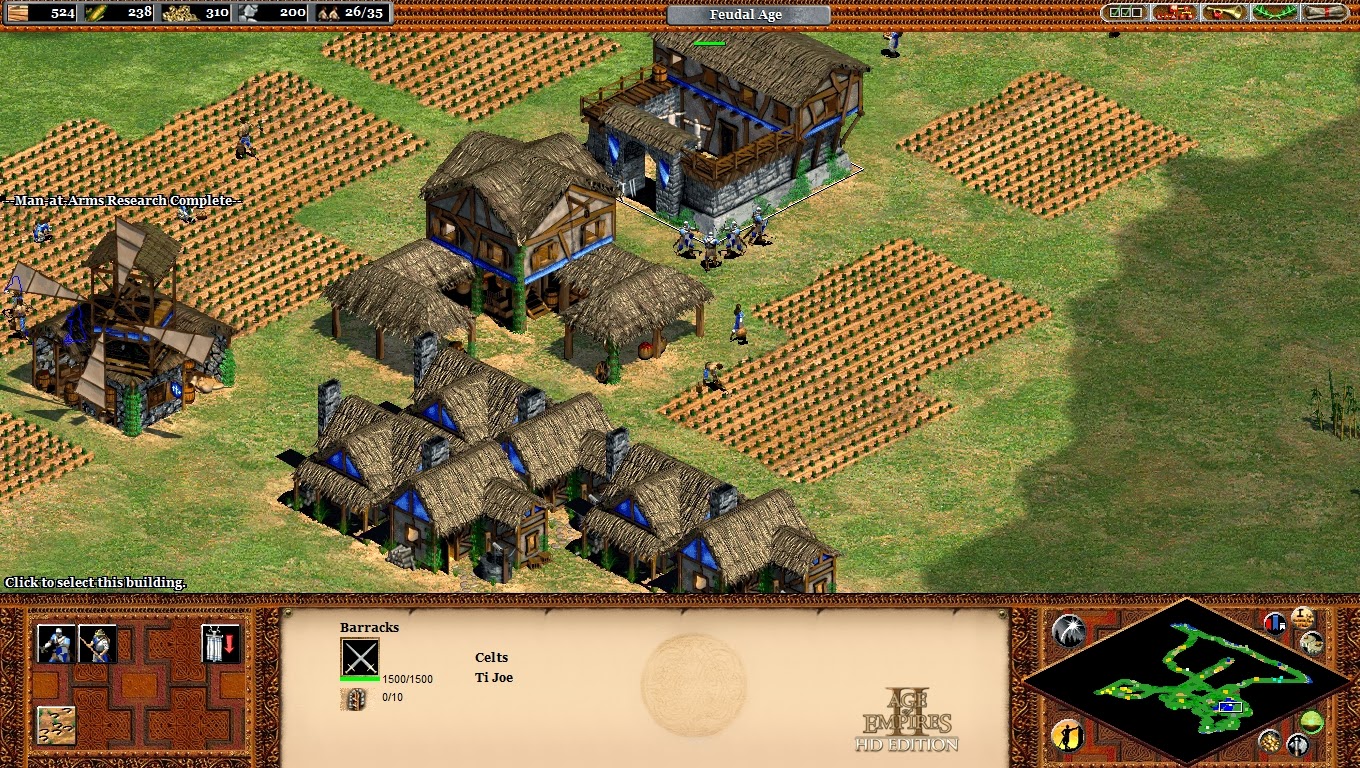Open the technology tree button
The image size is (1360, 768).
click(x=1174, y=13)
